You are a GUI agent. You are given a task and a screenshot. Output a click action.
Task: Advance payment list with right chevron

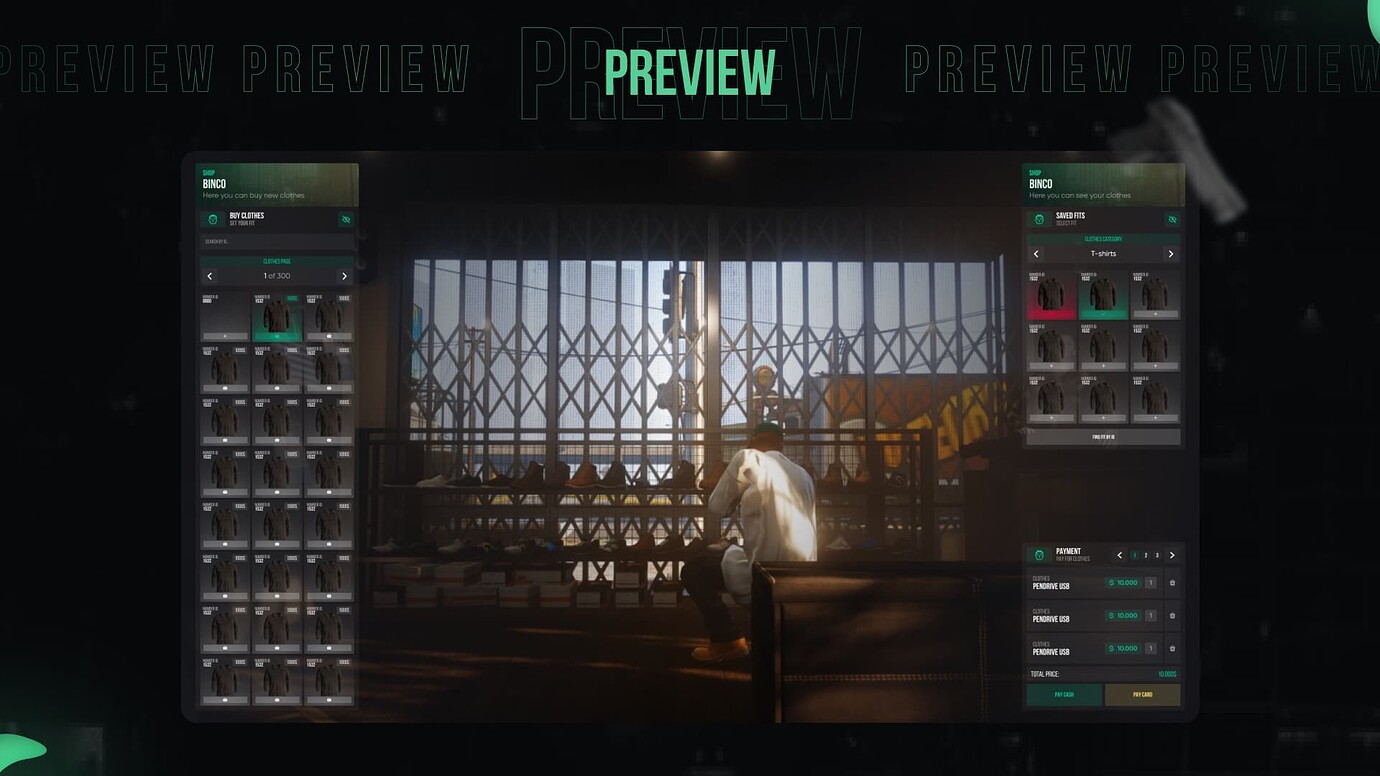pyautogui.click(x=1171, y=554)
